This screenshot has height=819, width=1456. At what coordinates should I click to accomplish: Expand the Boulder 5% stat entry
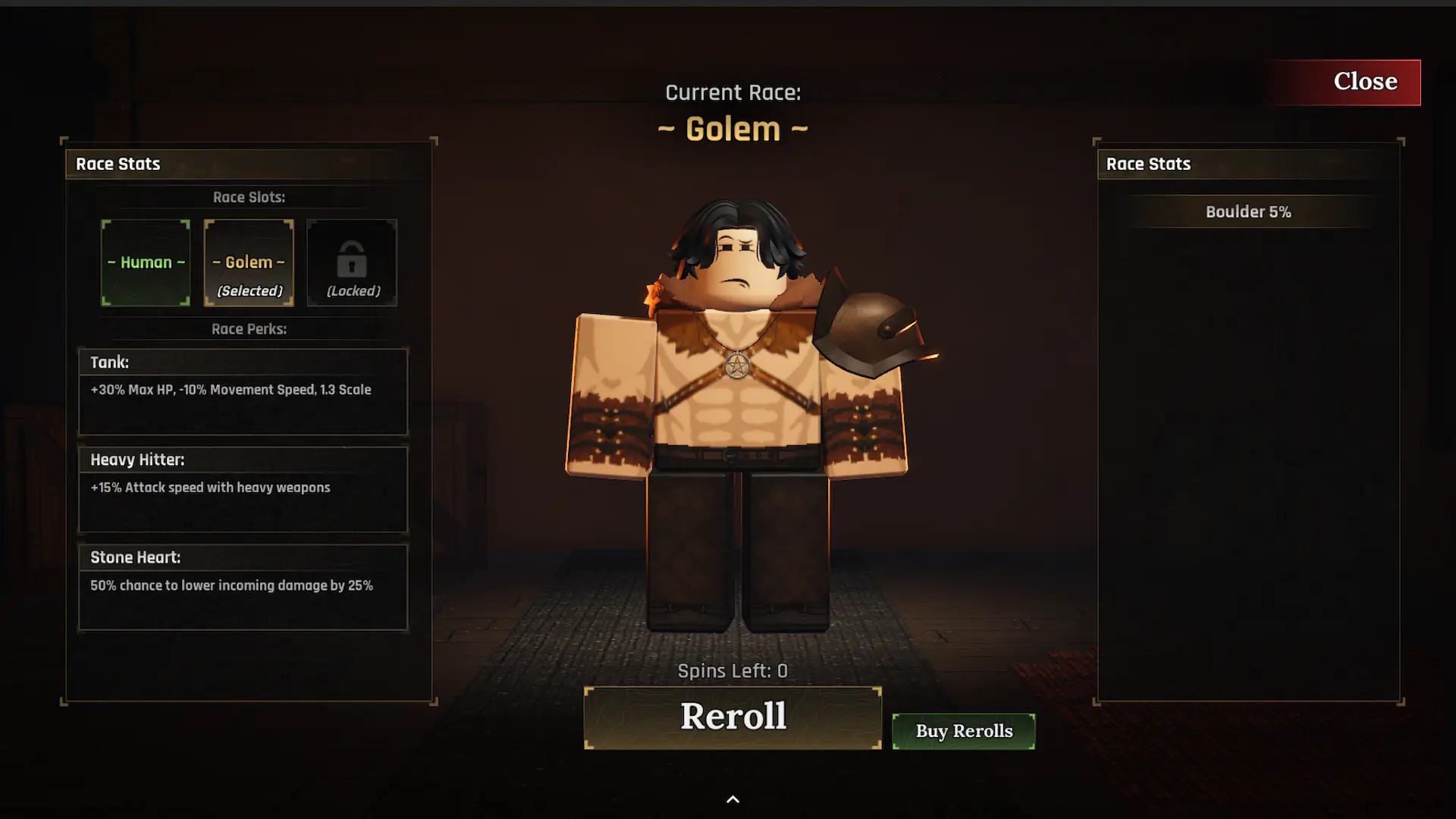pos(1248,212)
